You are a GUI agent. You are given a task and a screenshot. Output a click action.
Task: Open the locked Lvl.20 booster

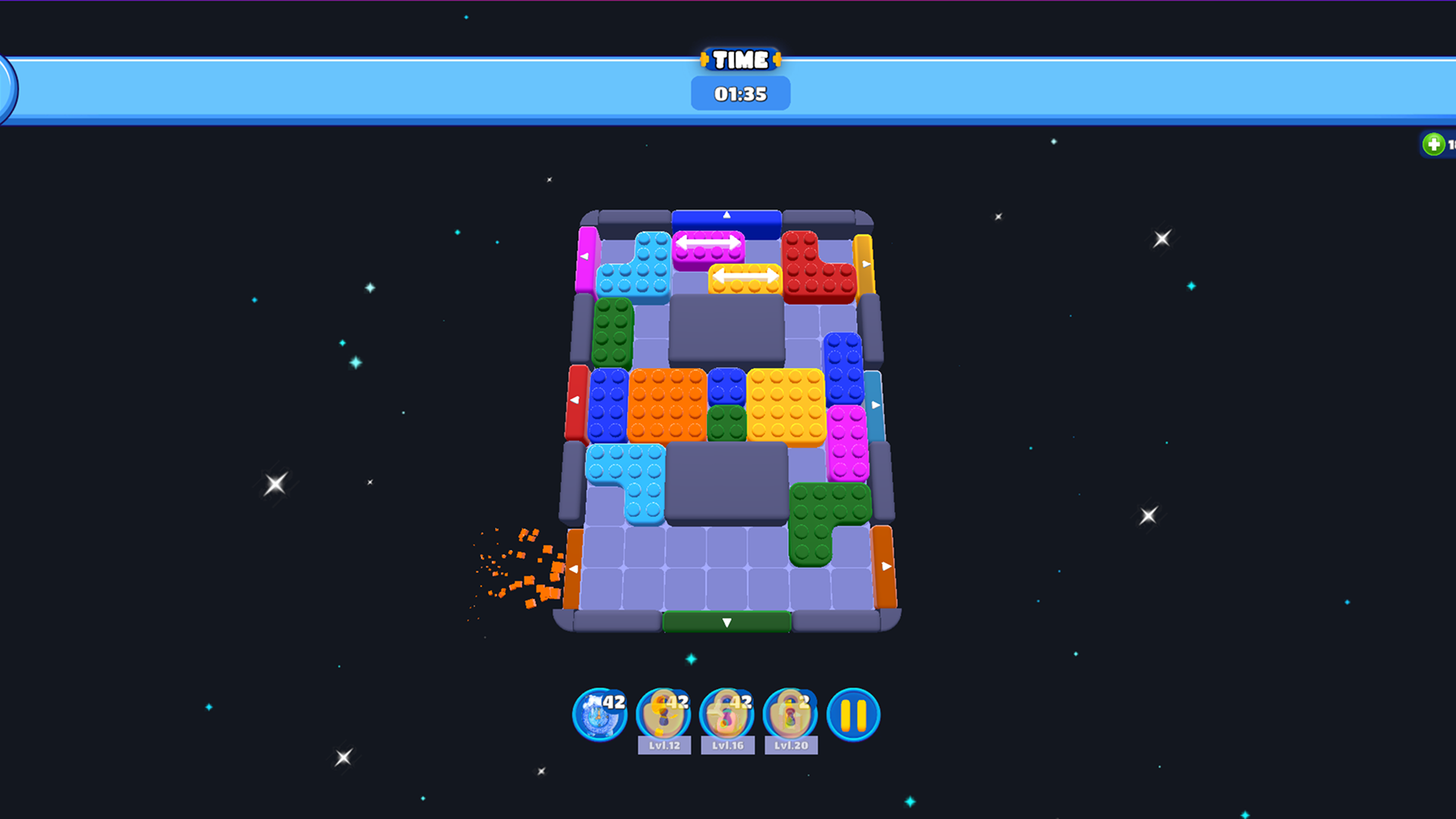(x=790, y=713)
